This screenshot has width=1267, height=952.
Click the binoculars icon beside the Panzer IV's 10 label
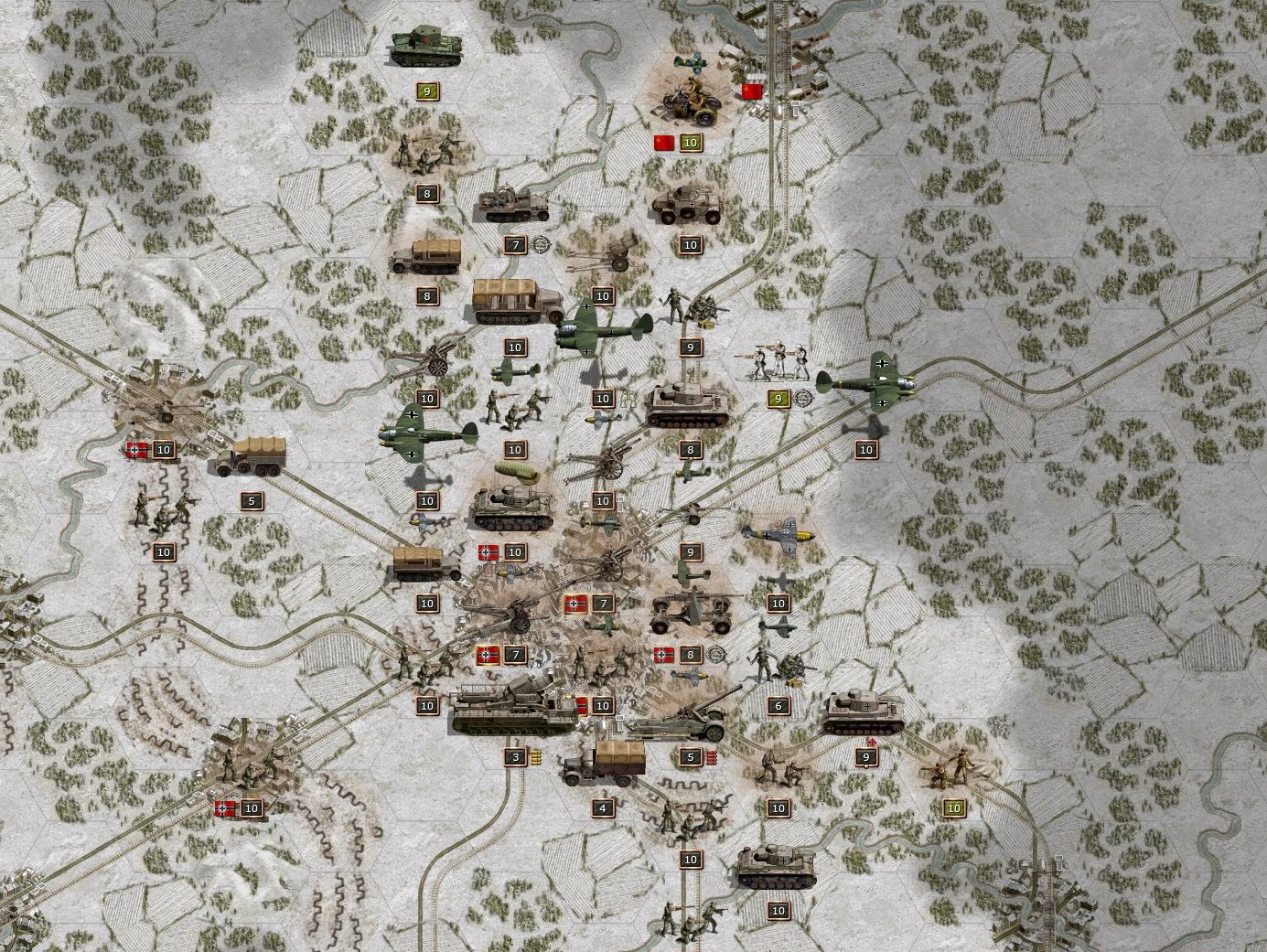click(628, 399)
